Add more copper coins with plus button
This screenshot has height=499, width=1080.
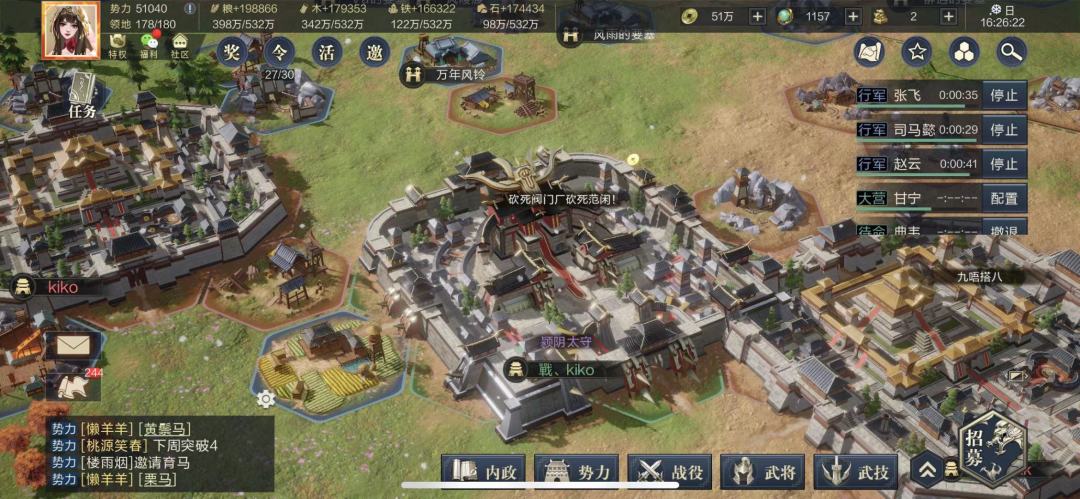757,16
